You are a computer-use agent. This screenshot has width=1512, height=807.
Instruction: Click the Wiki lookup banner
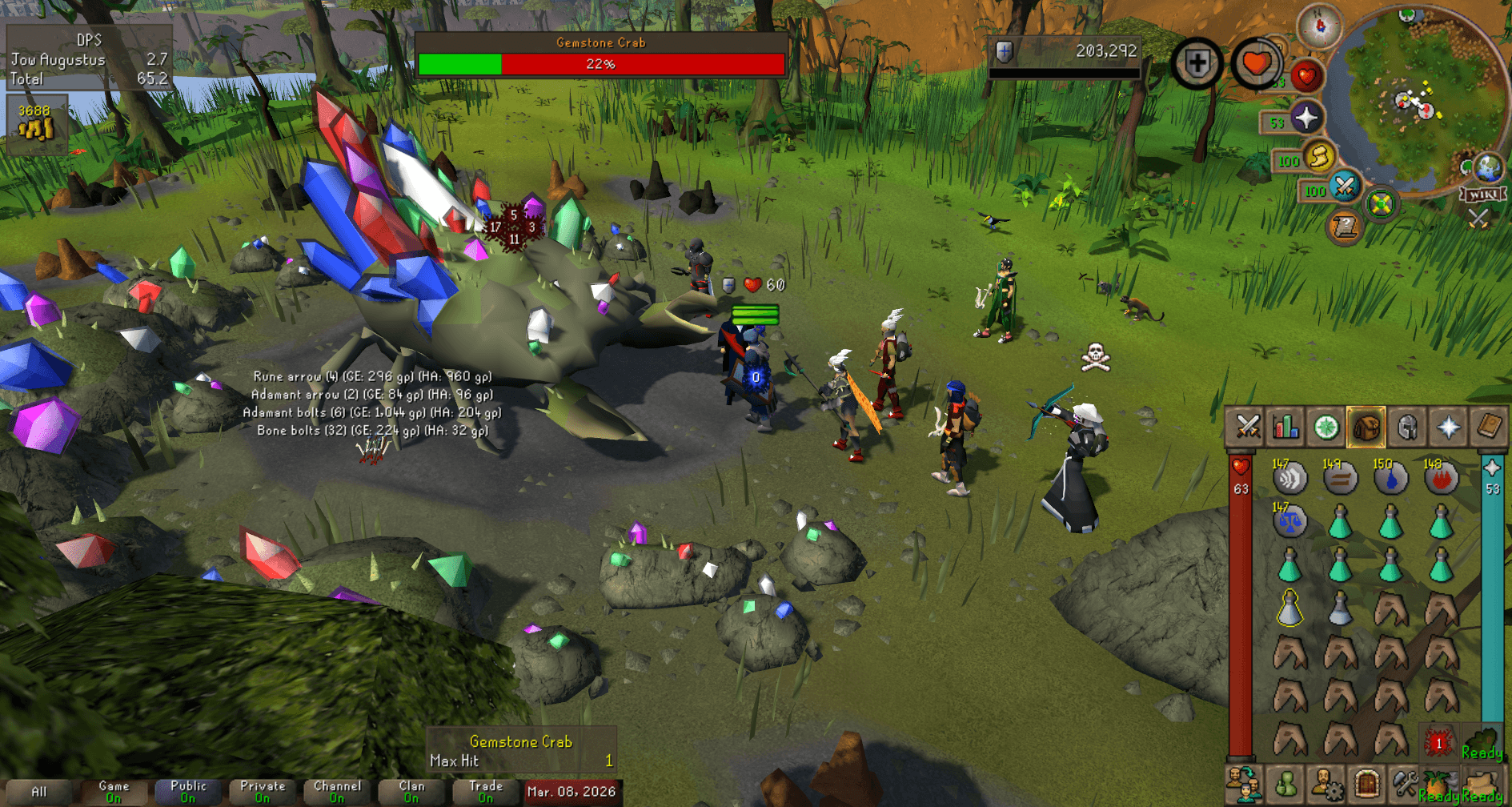(x=1483, y=195)
